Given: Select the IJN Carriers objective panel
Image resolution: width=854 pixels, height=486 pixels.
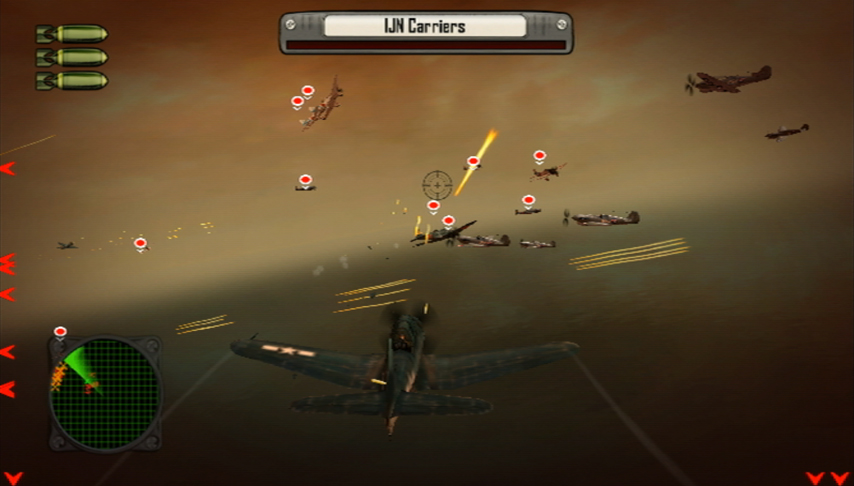Looking at the screenshot, I should pos(426,31).
